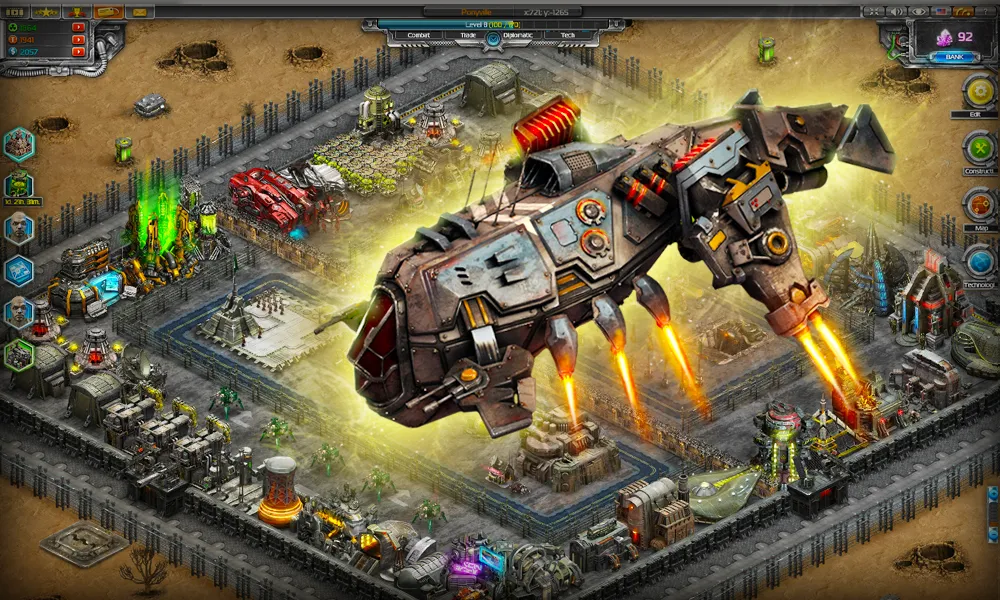Open the orange Map button

point(979,205)
